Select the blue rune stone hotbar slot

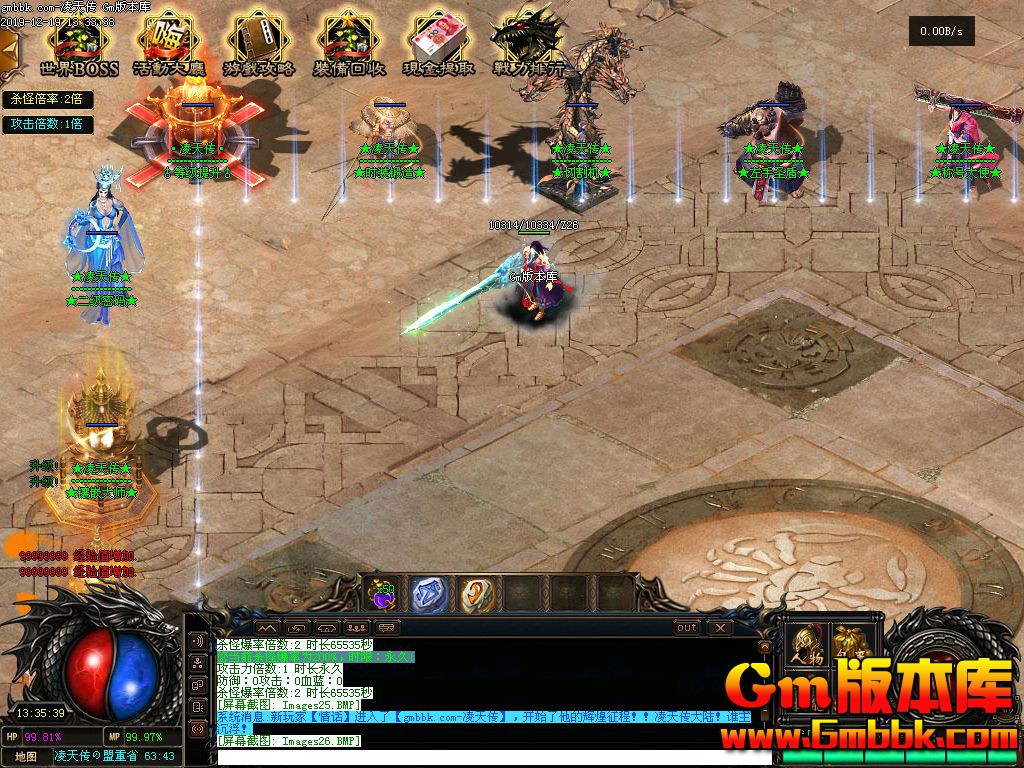pyautogui.click(x=429, y=594)
